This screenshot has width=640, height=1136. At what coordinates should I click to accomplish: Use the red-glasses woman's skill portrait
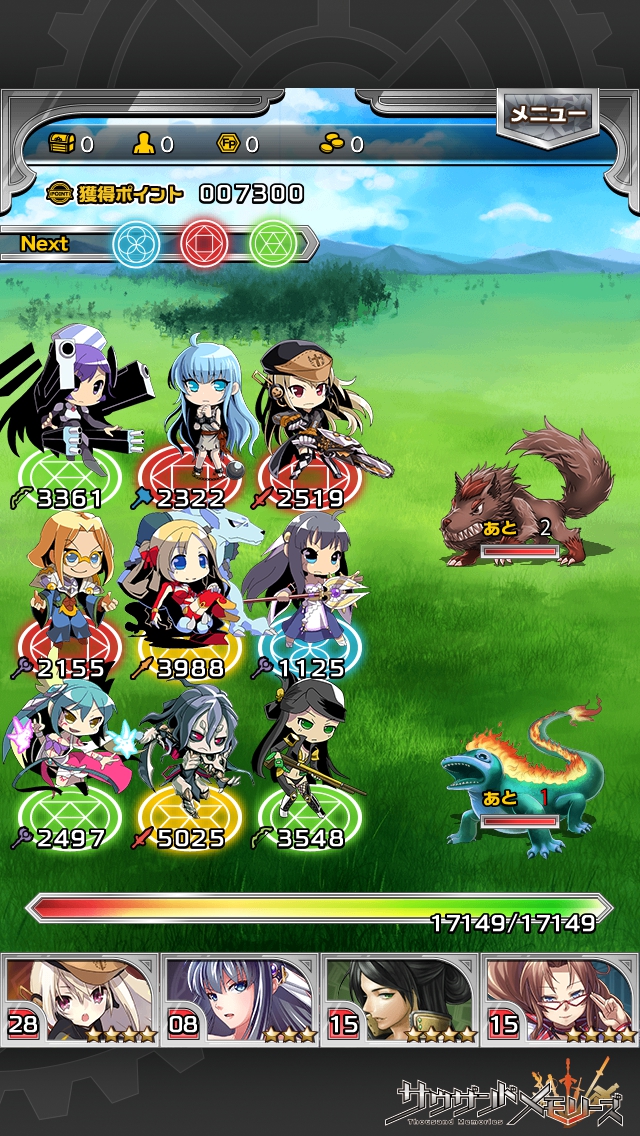tap(560, 998)
